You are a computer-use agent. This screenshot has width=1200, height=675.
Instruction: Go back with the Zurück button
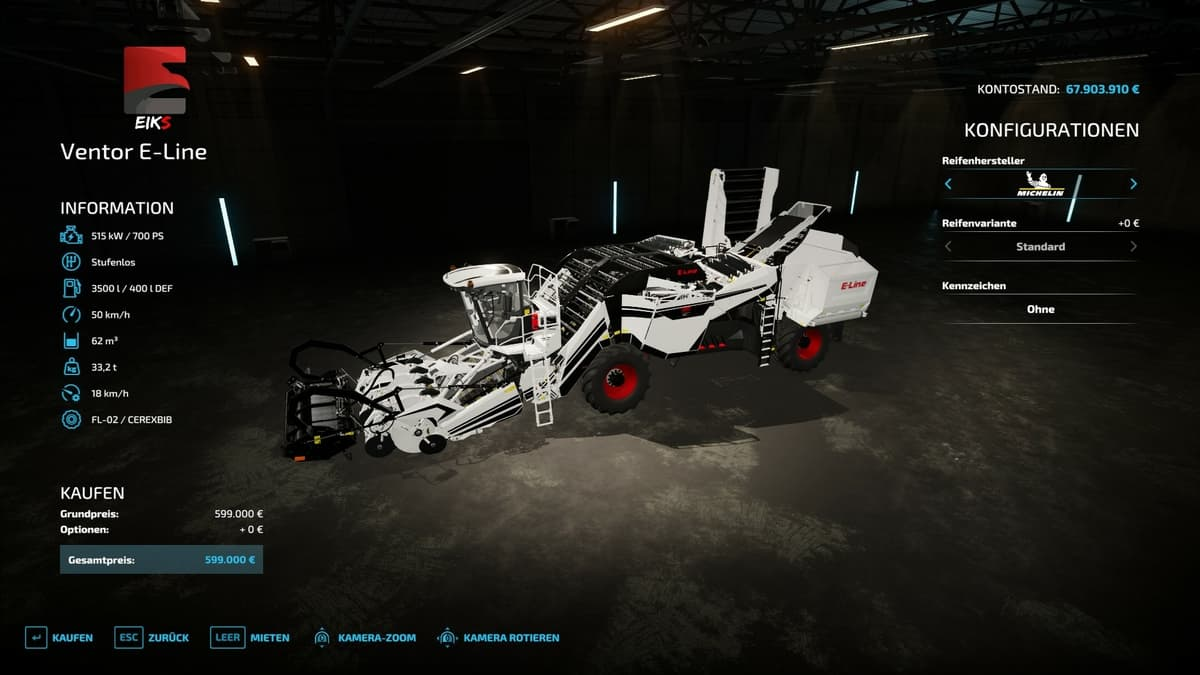(152, 637)
